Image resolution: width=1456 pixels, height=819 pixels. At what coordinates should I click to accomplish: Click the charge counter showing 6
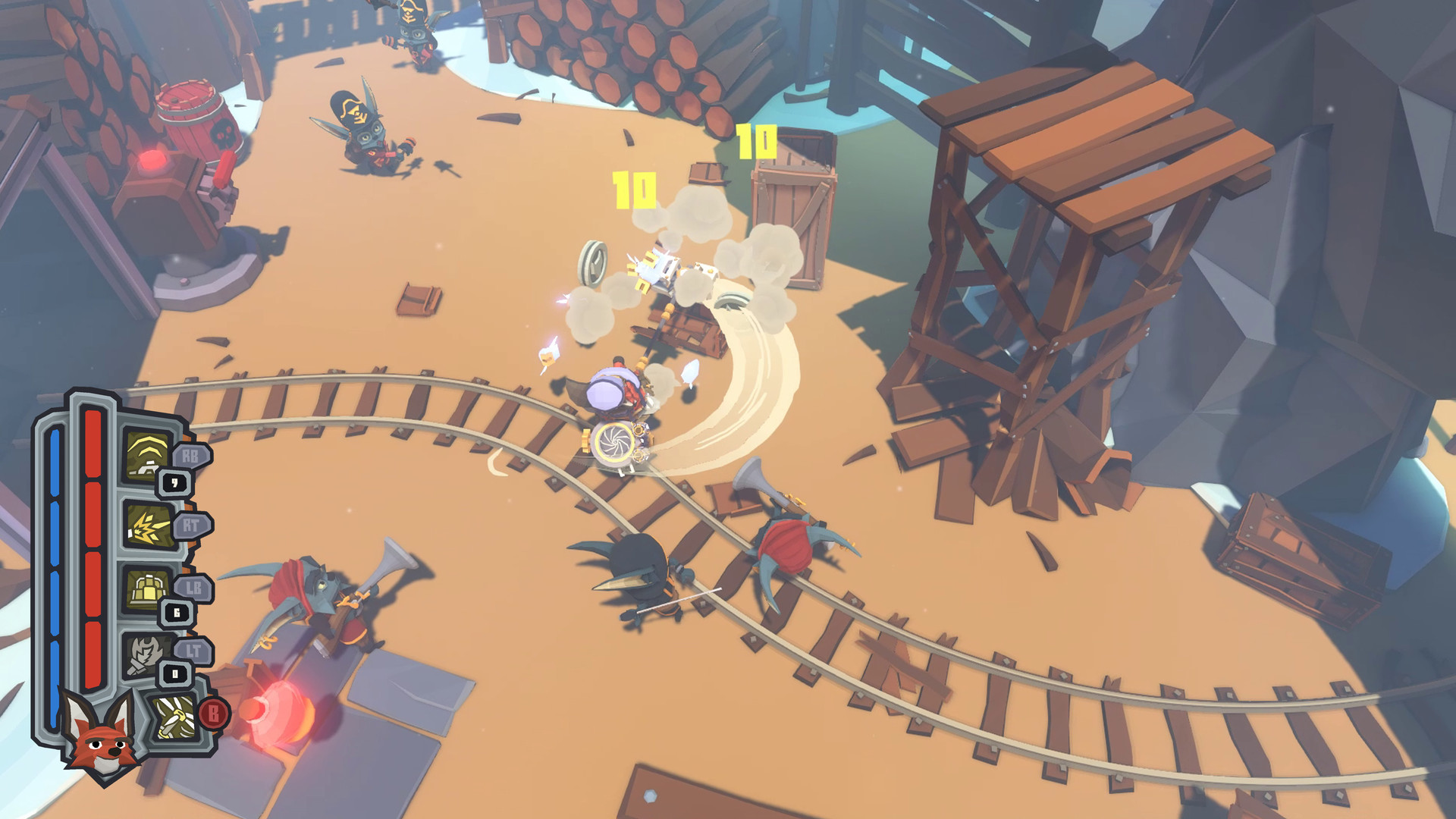[x=177, y=611]
